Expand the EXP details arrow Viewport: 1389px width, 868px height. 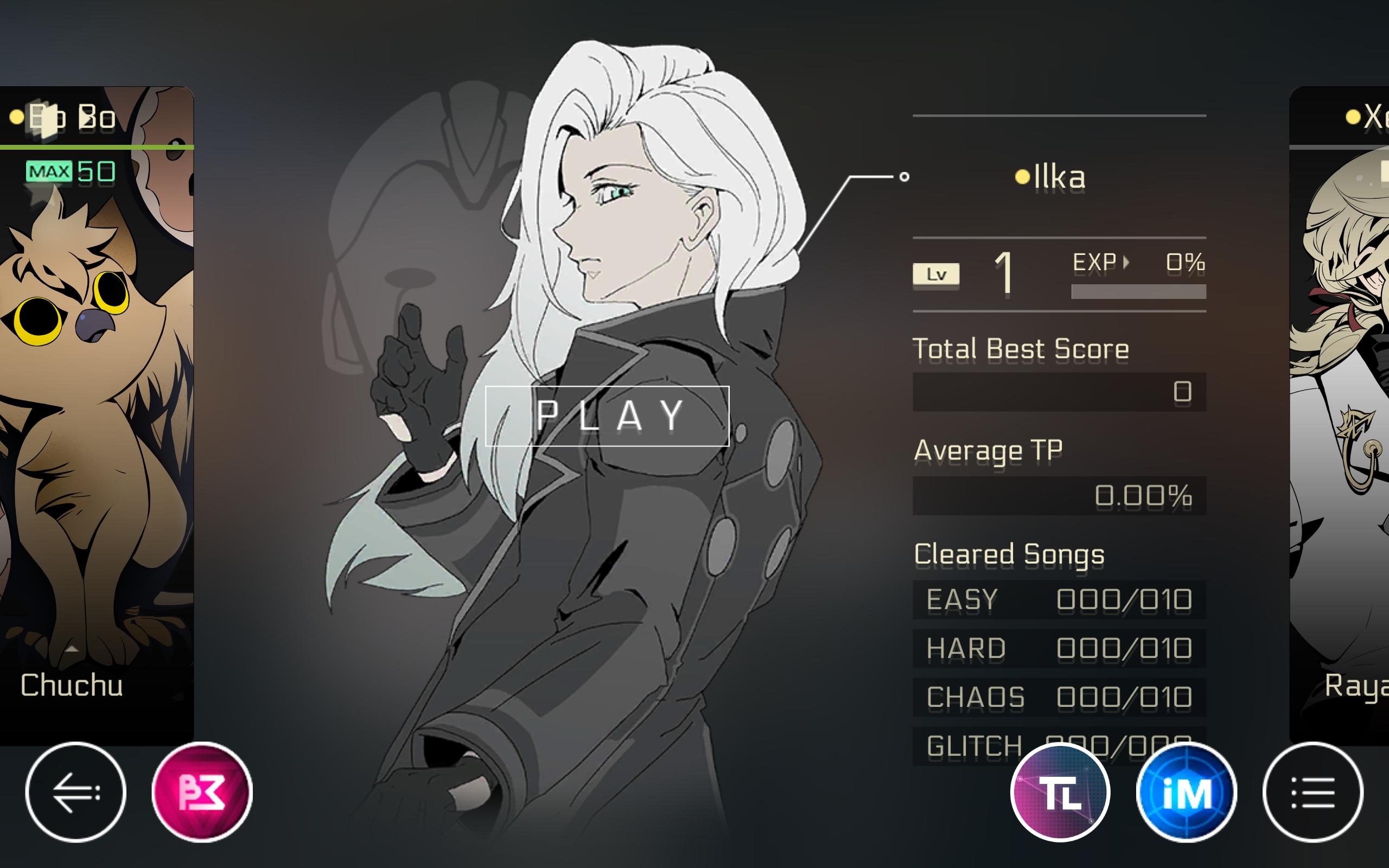pyautogui.click(x=1127, y=263)
